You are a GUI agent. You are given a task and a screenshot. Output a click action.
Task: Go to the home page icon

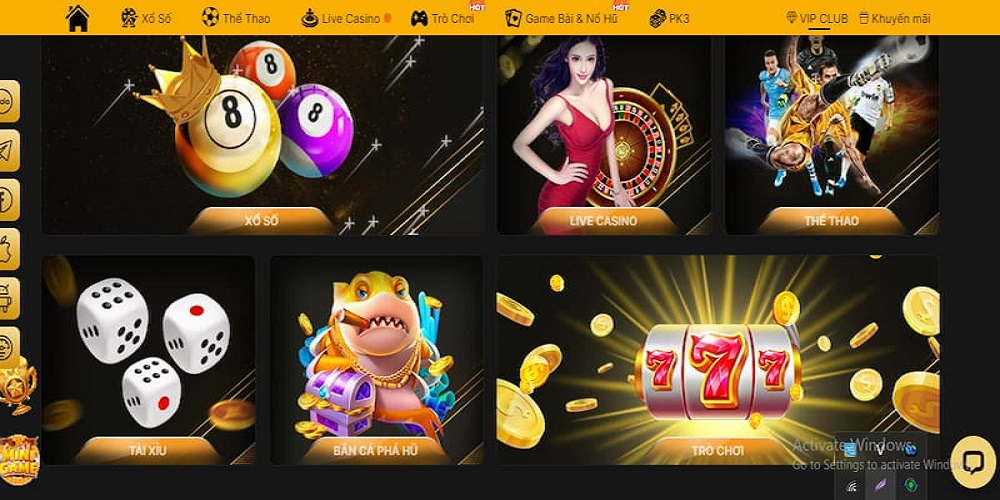click(77, 18)
